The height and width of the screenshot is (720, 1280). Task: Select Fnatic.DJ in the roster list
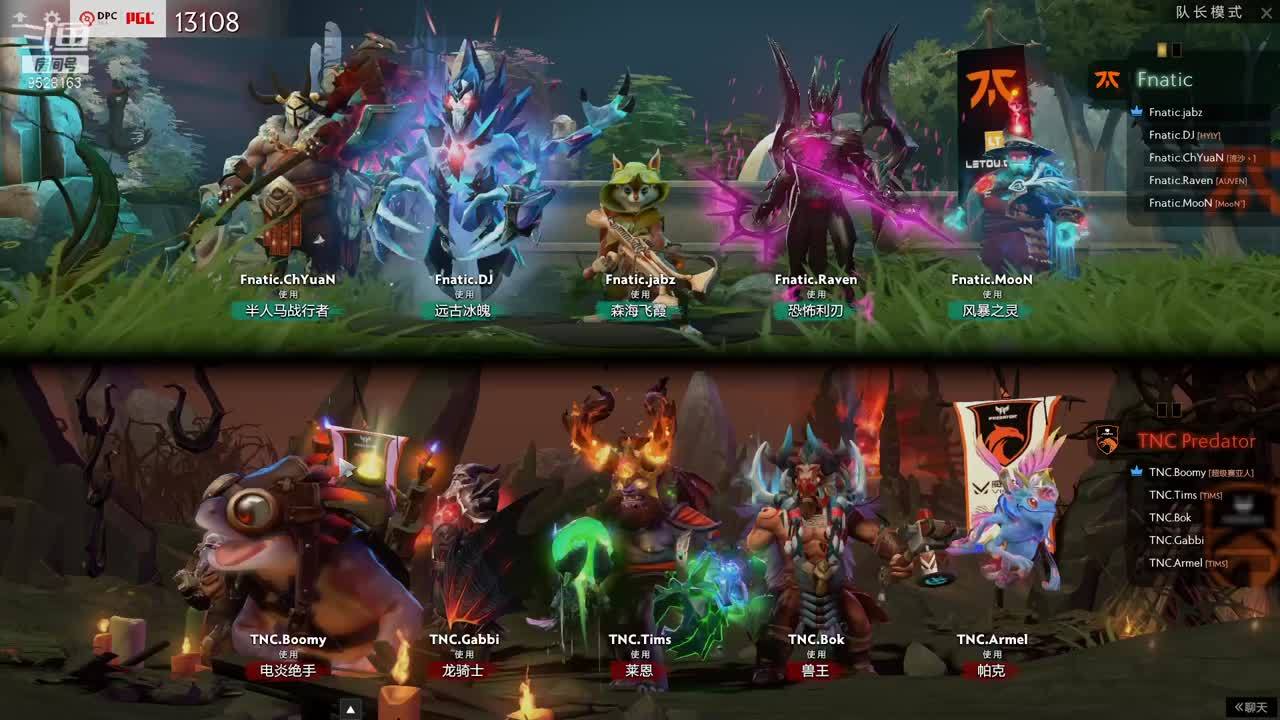(x=1171, y=135)
